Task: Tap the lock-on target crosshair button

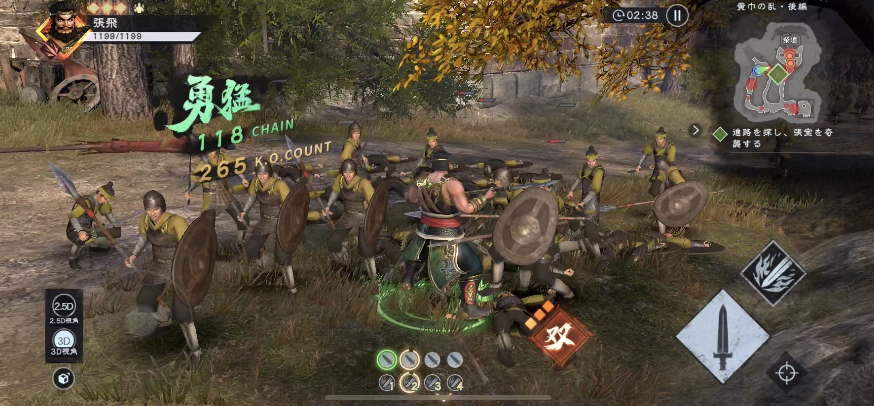Action: click(x=787, y=373)
